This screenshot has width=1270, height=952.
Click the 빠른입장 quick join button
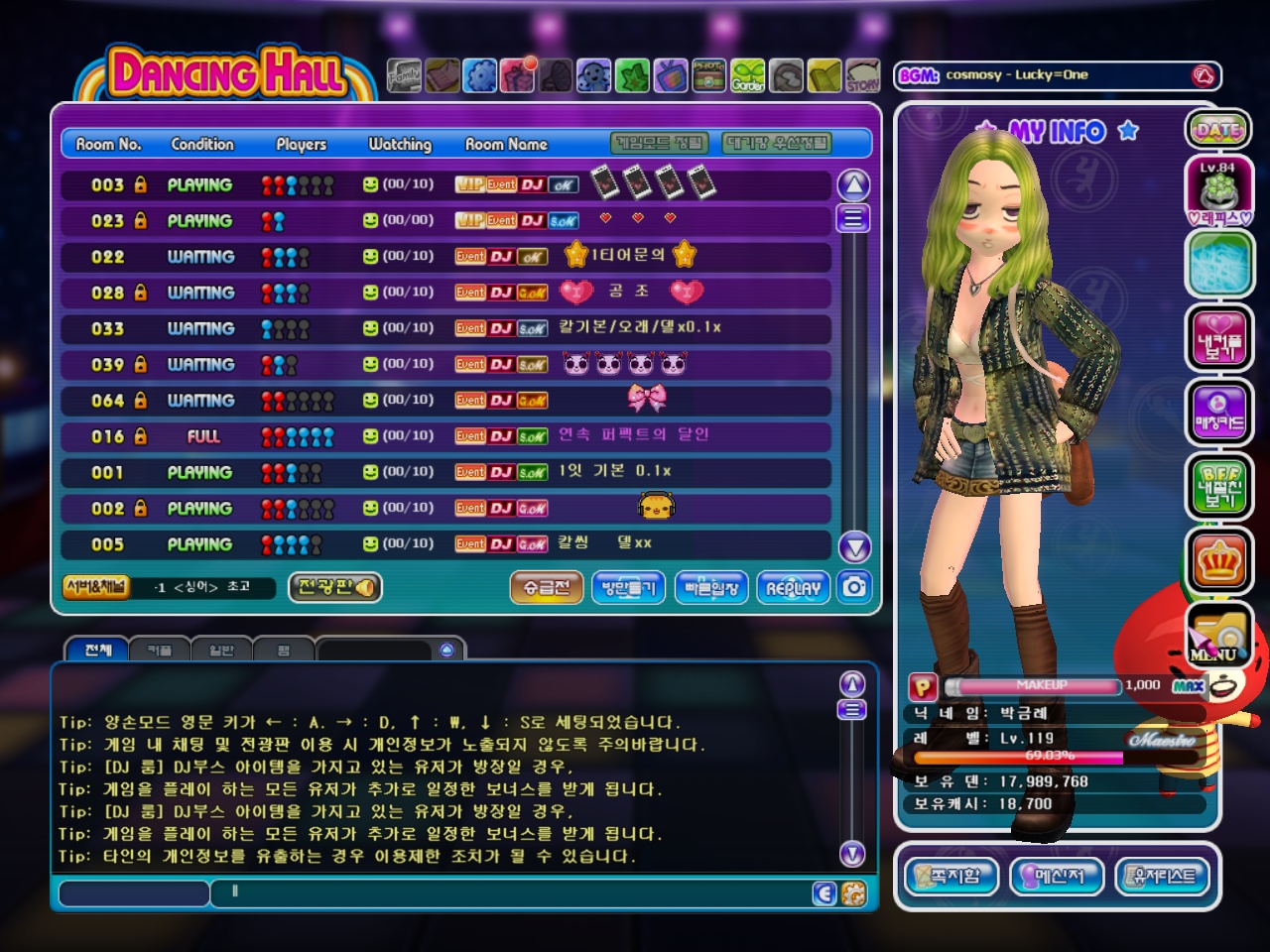[711, 588]
